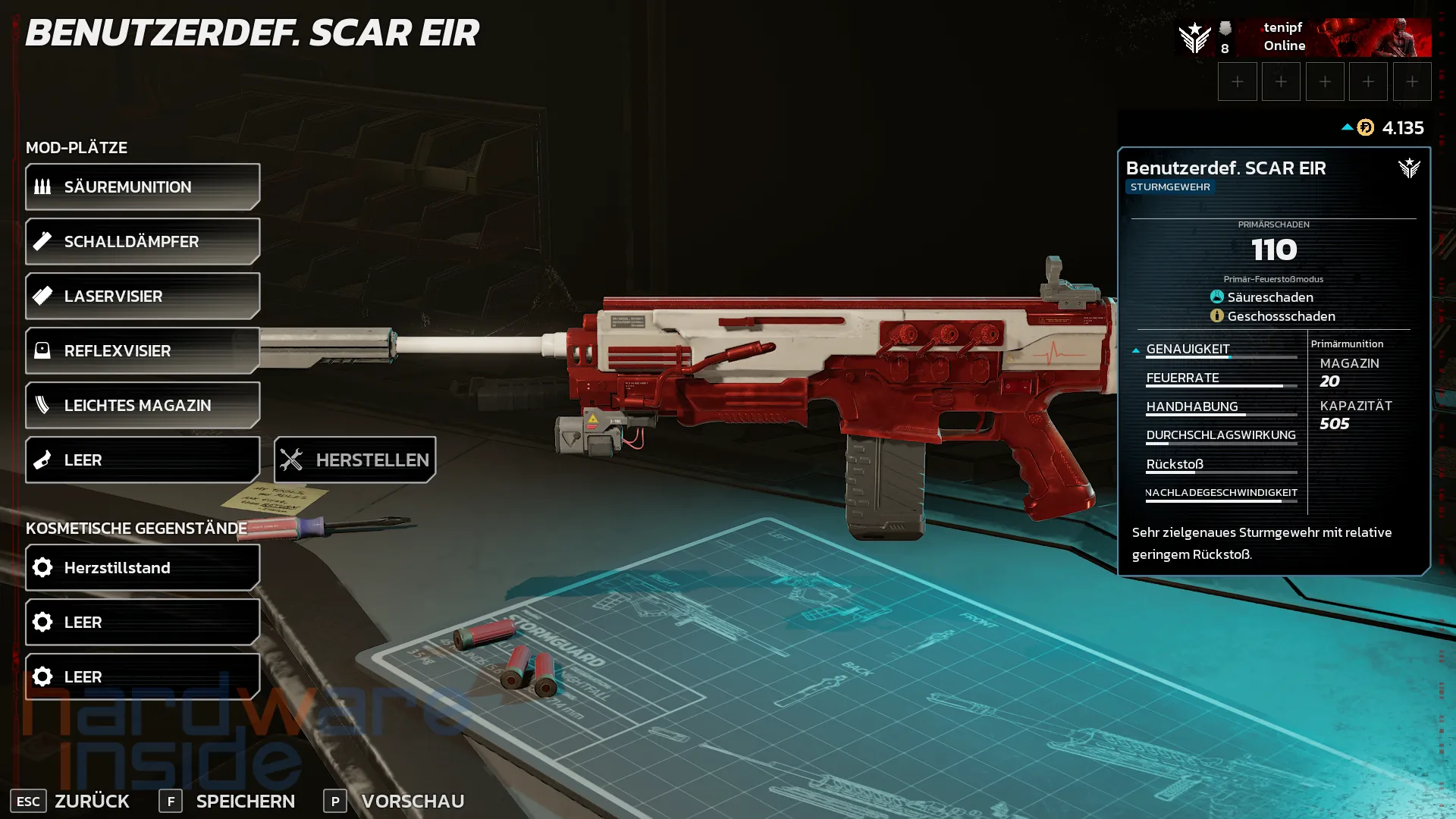Select the Reflexvisier mod slot

pos(143,350)
